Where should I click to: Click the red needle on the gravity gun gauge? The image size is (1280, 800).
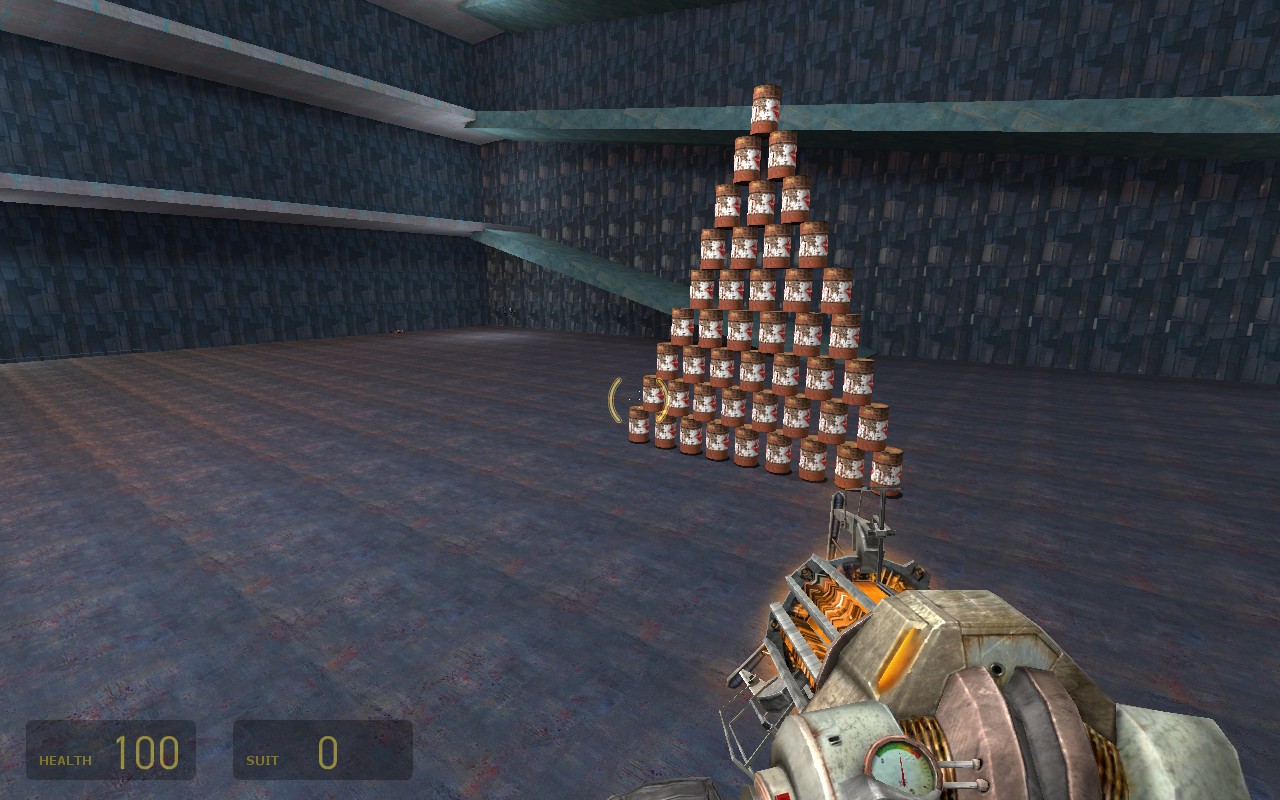pyautogui.click(x=899, y=766)
